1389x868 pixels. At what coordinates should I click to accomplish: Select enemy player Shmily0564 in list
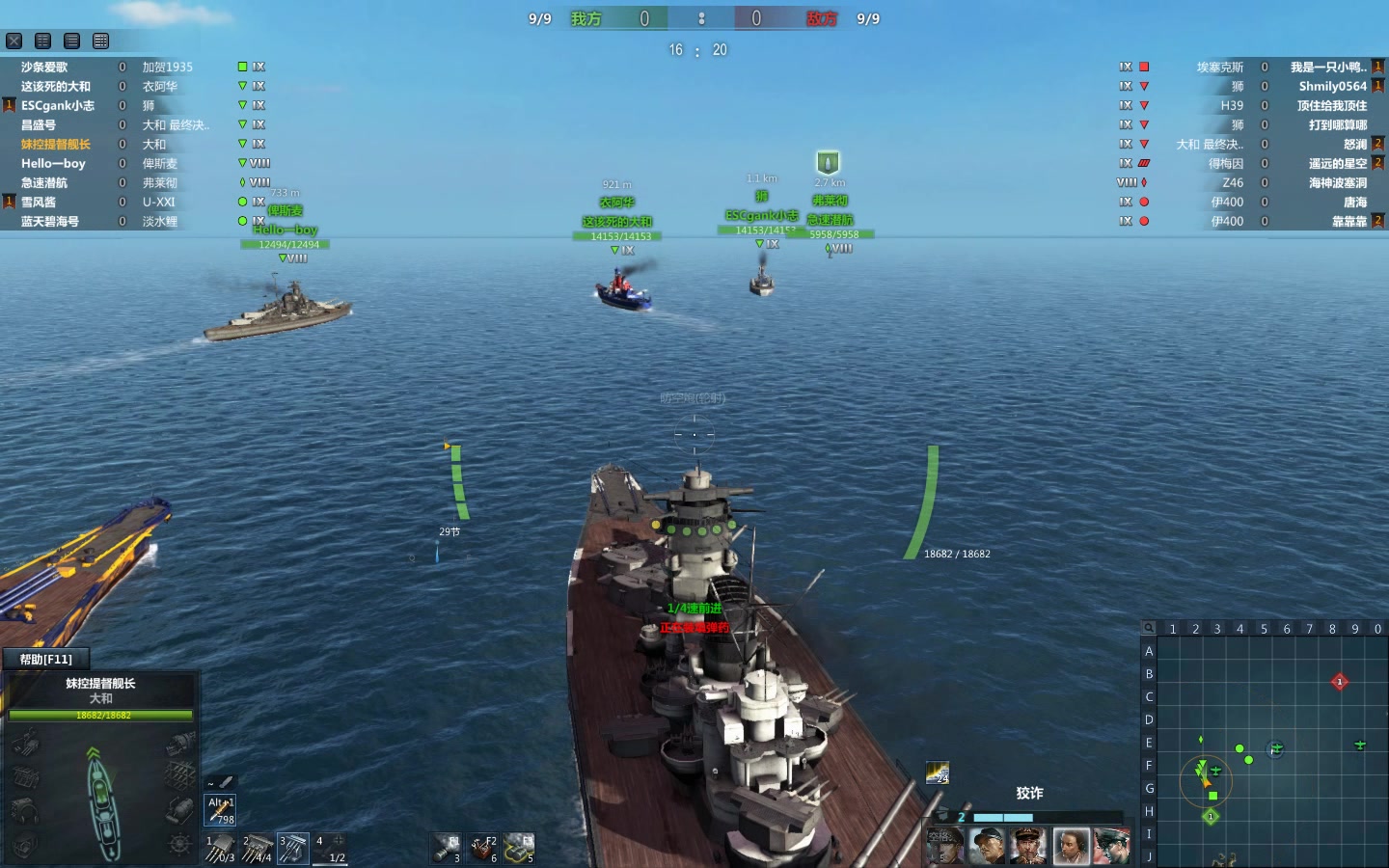pyautogui.click(x=1332, y=86)
